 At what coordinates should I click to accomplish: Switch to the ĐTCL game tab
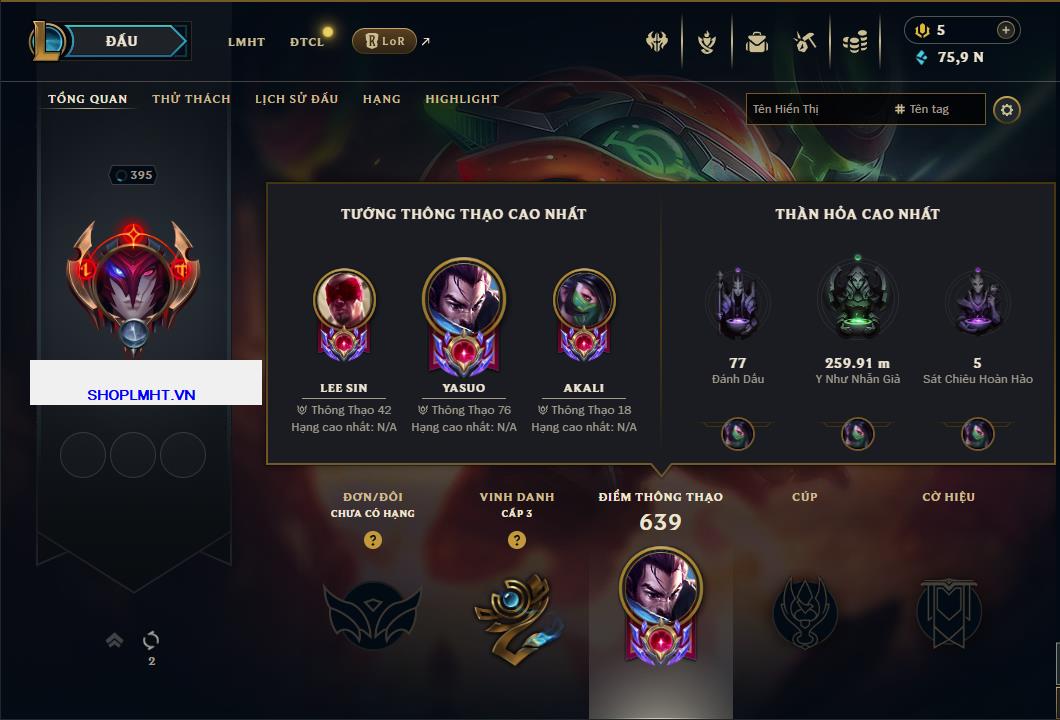coord(307,42)
